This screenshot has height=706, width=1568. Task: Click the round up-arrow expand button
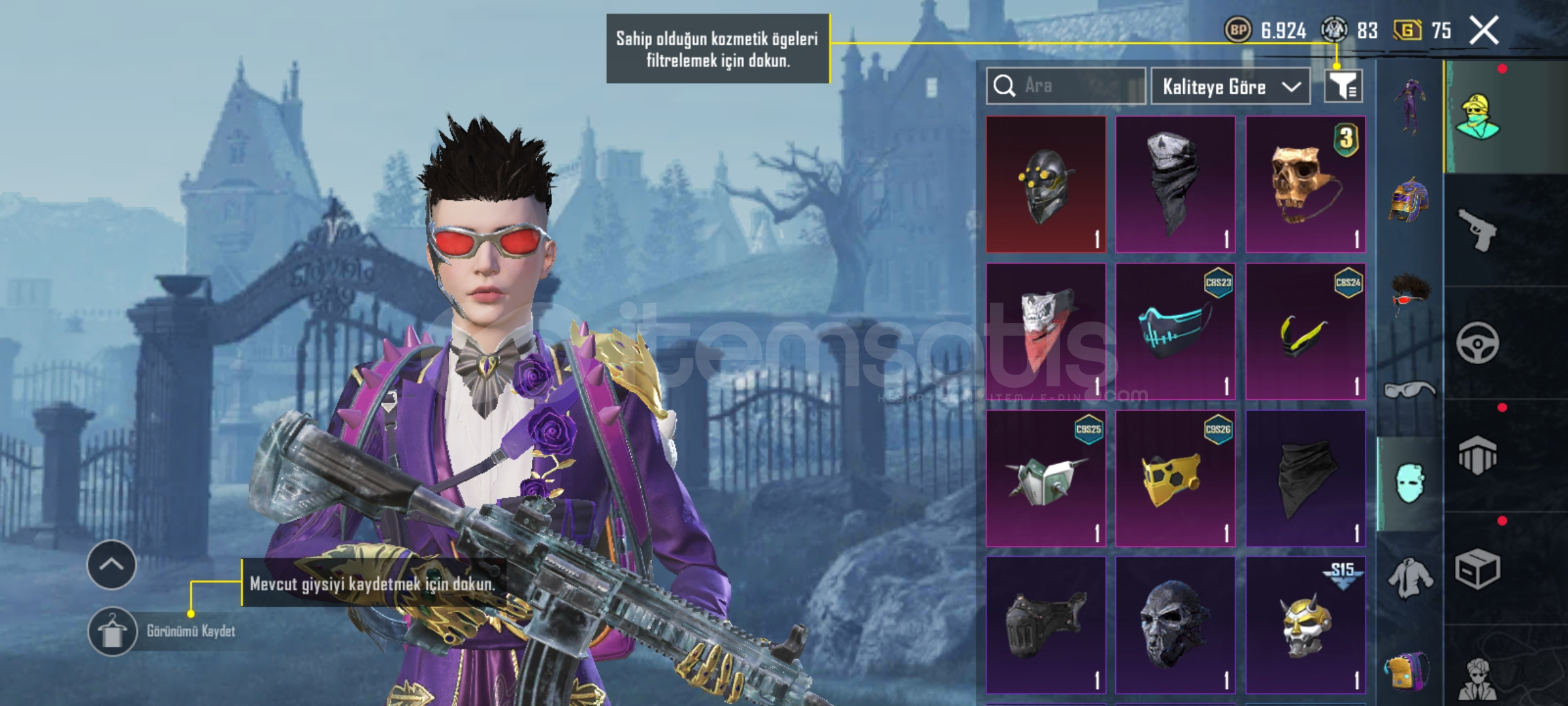[112, 565]
